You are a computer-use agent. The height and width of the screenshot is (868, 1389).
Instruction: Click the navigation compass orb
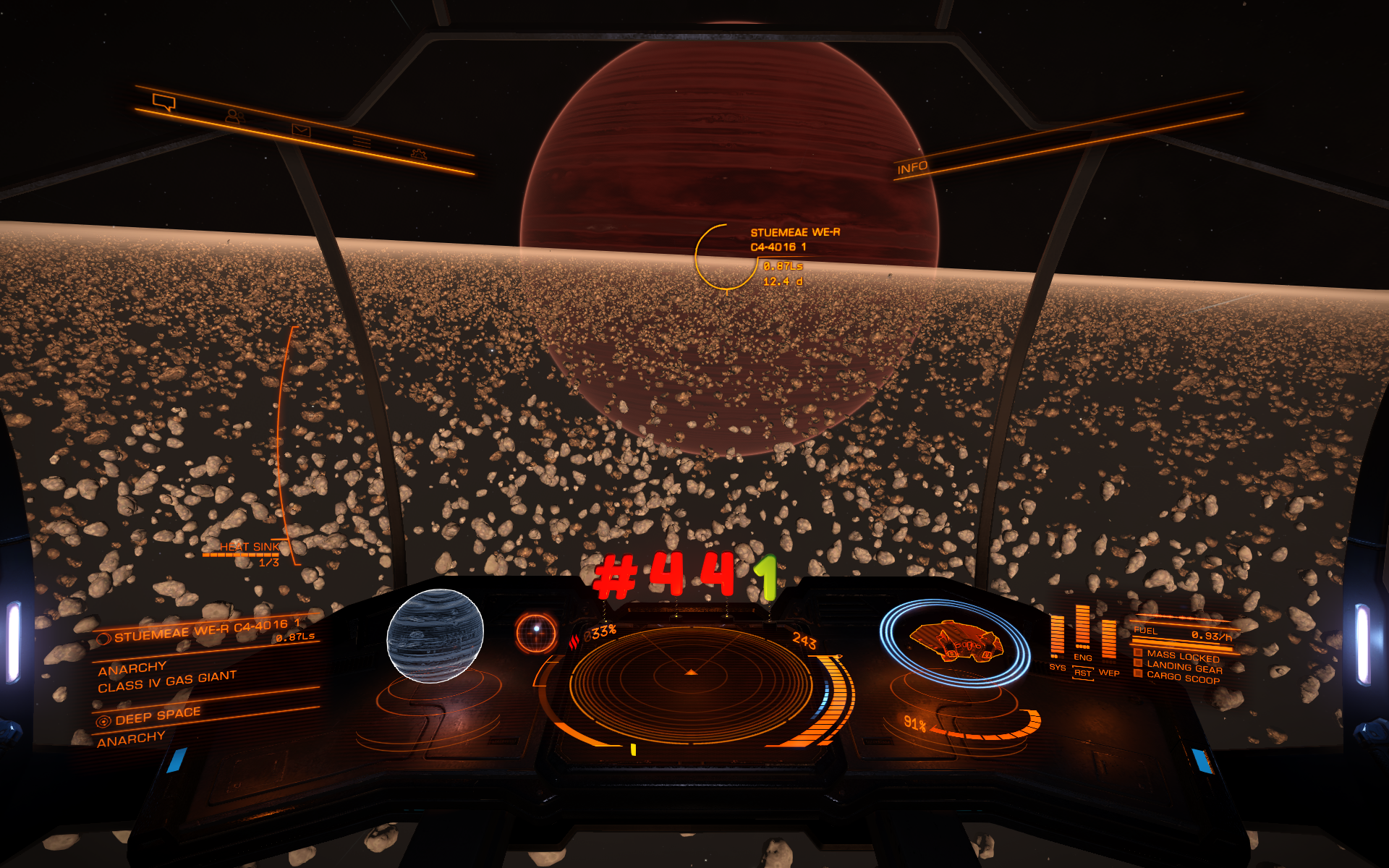[536, 631]
